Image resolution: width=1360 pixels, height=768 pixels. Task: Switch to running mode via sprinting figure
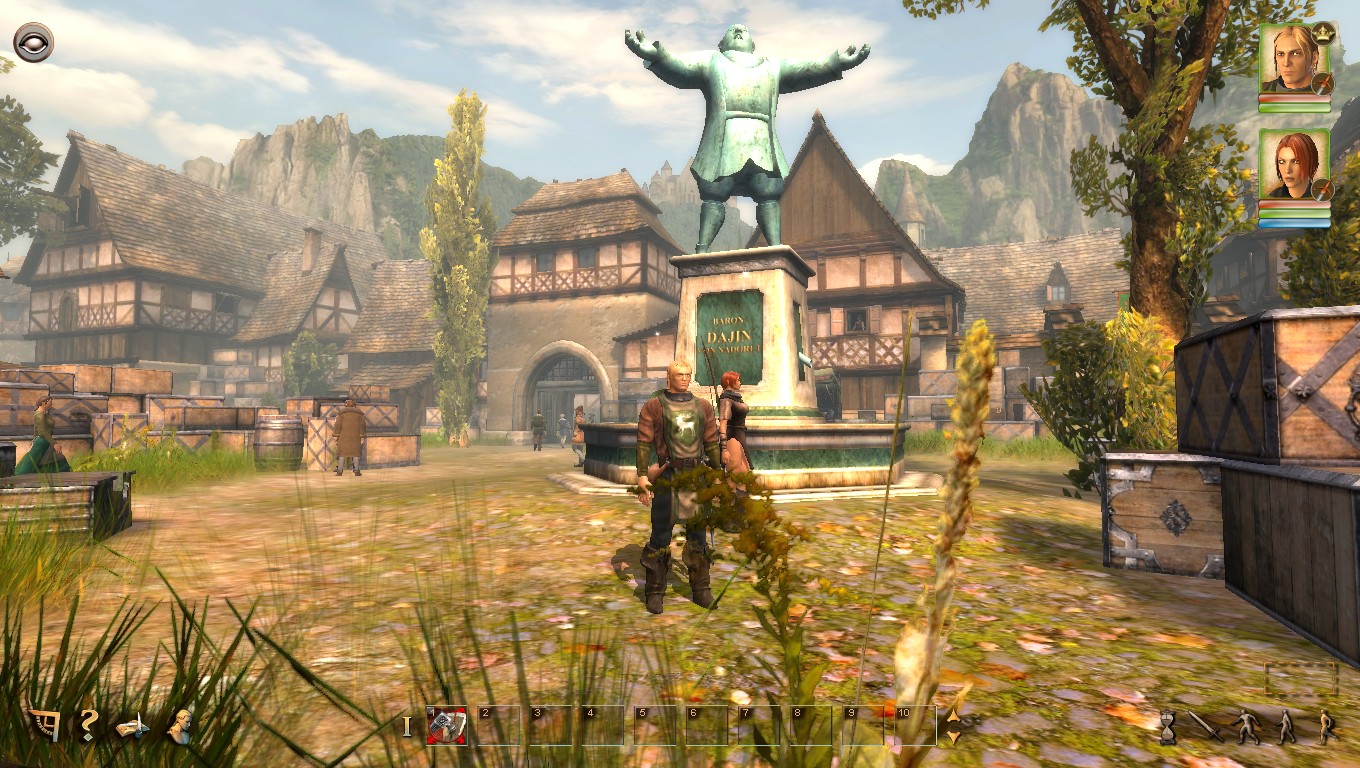(x=1326, y=727)
